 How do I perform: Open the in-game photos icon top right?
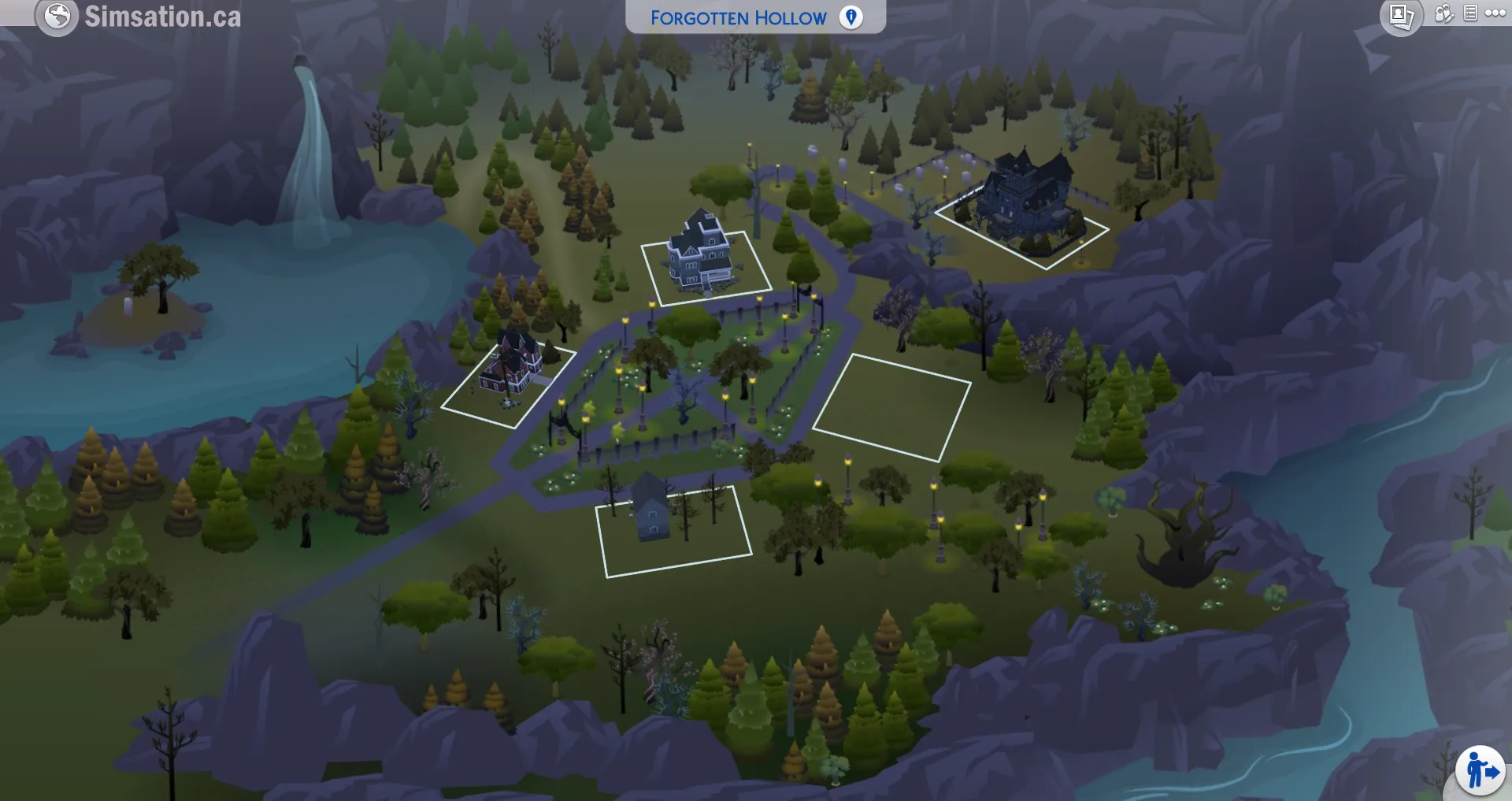(1401, 14)
